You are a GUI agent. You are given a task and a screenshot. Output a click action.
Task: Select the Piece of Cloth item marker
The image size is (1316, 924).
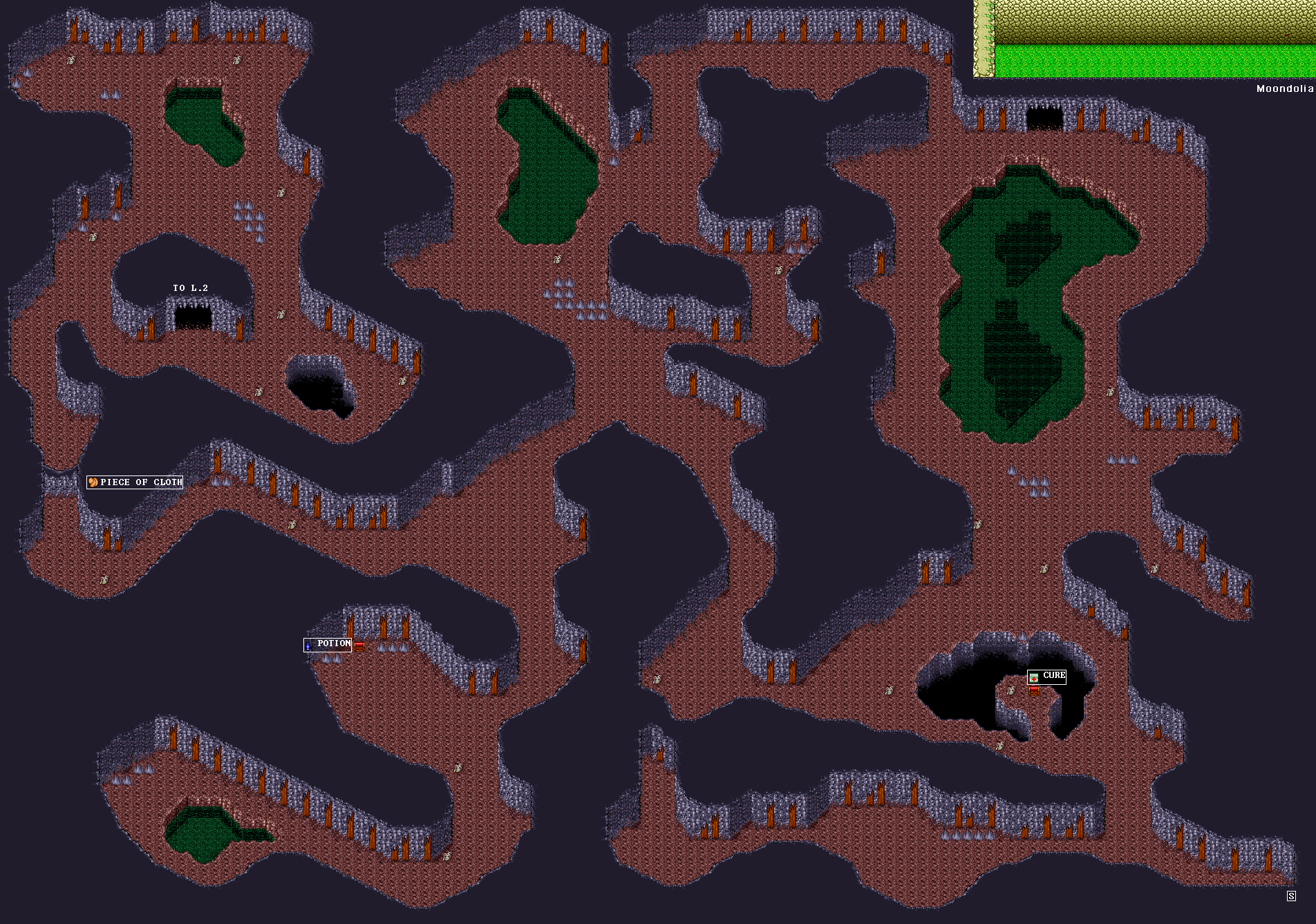pos(135,482)
